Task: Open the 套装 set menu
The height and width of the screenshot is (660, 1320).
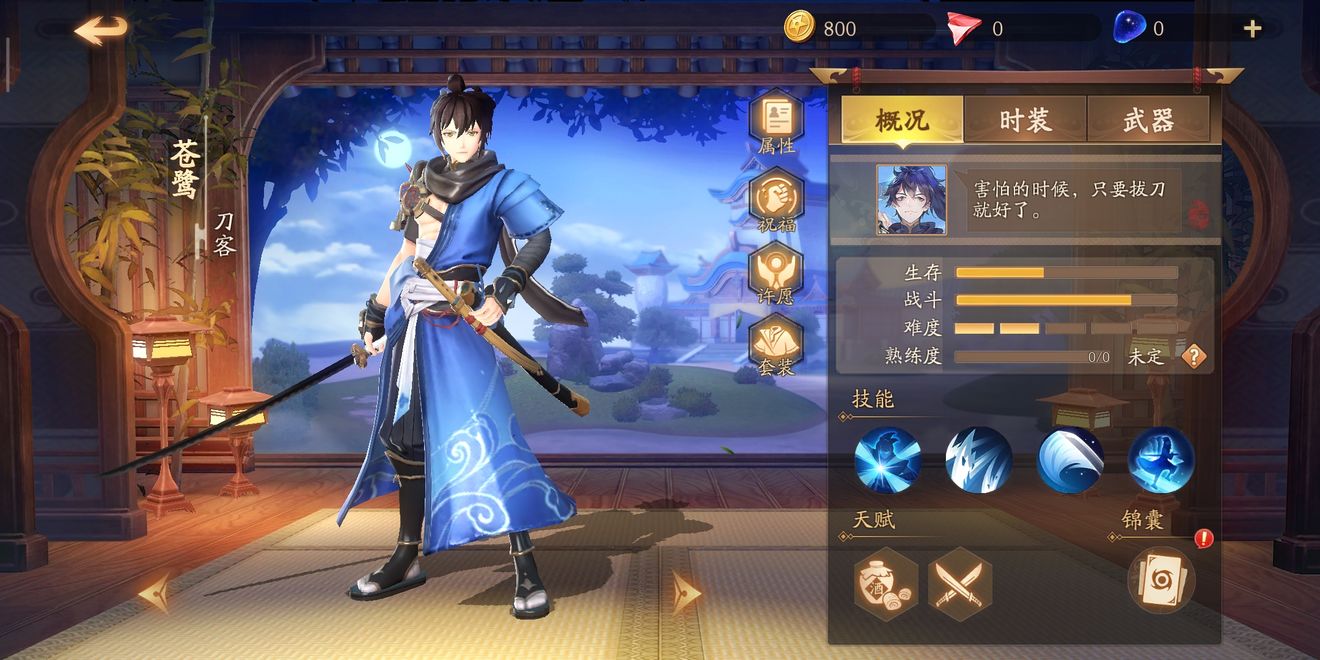Action: click(777, 344)
